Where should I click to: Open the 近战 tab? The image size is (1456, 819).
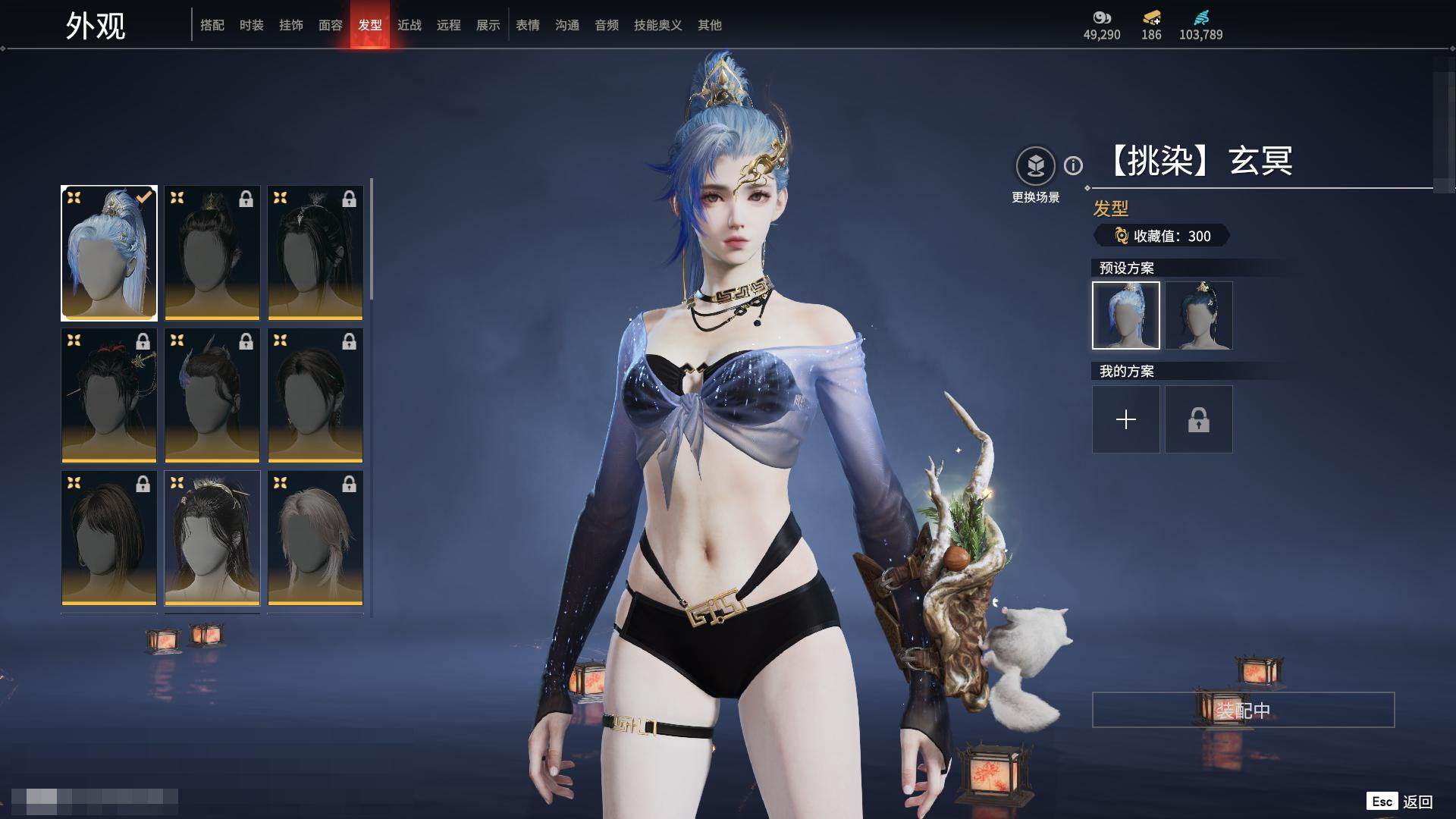point(409,25)
